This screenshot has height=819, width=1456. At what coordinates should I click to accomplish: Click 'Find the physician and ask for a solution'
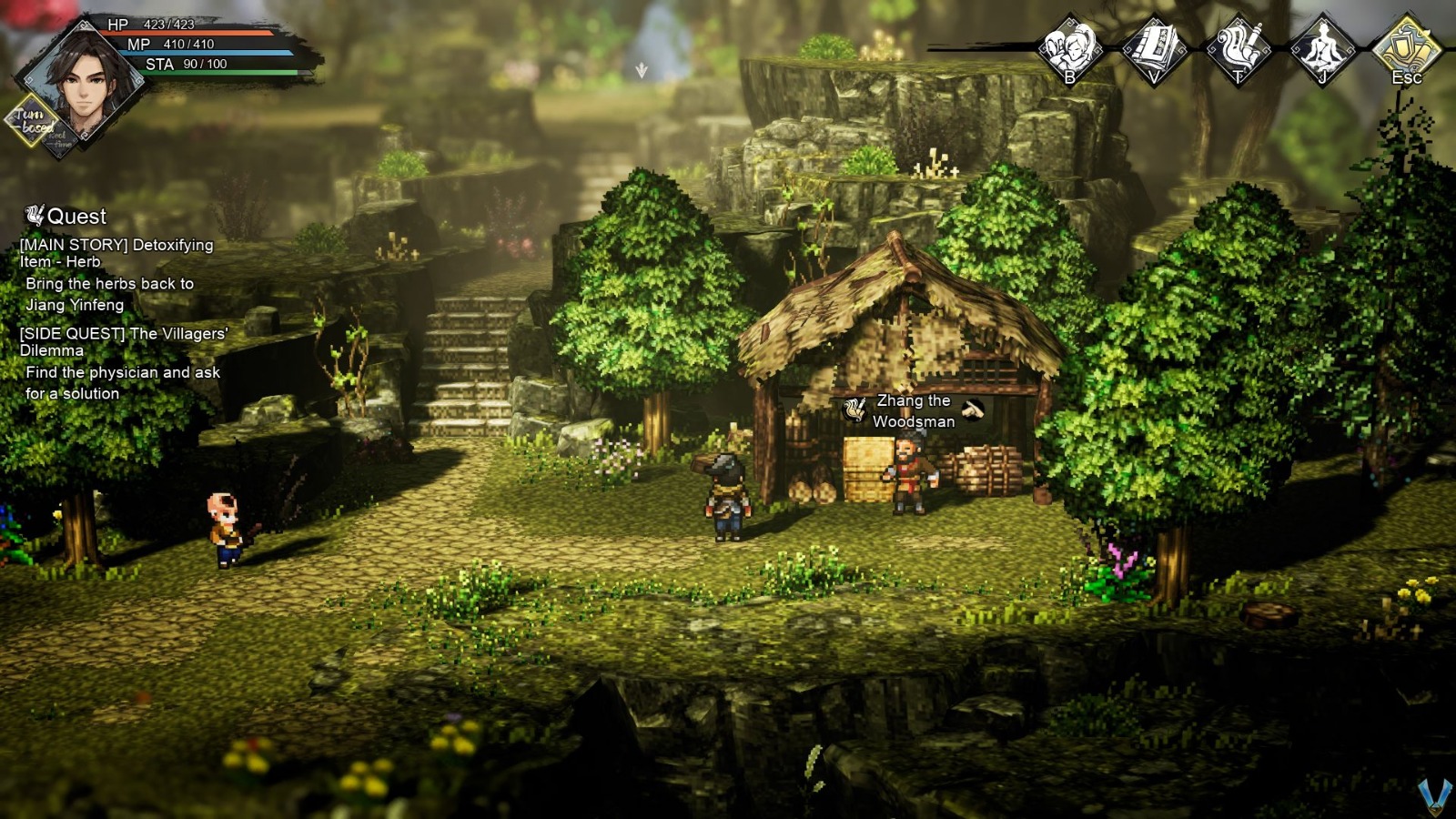click(116, 383)
